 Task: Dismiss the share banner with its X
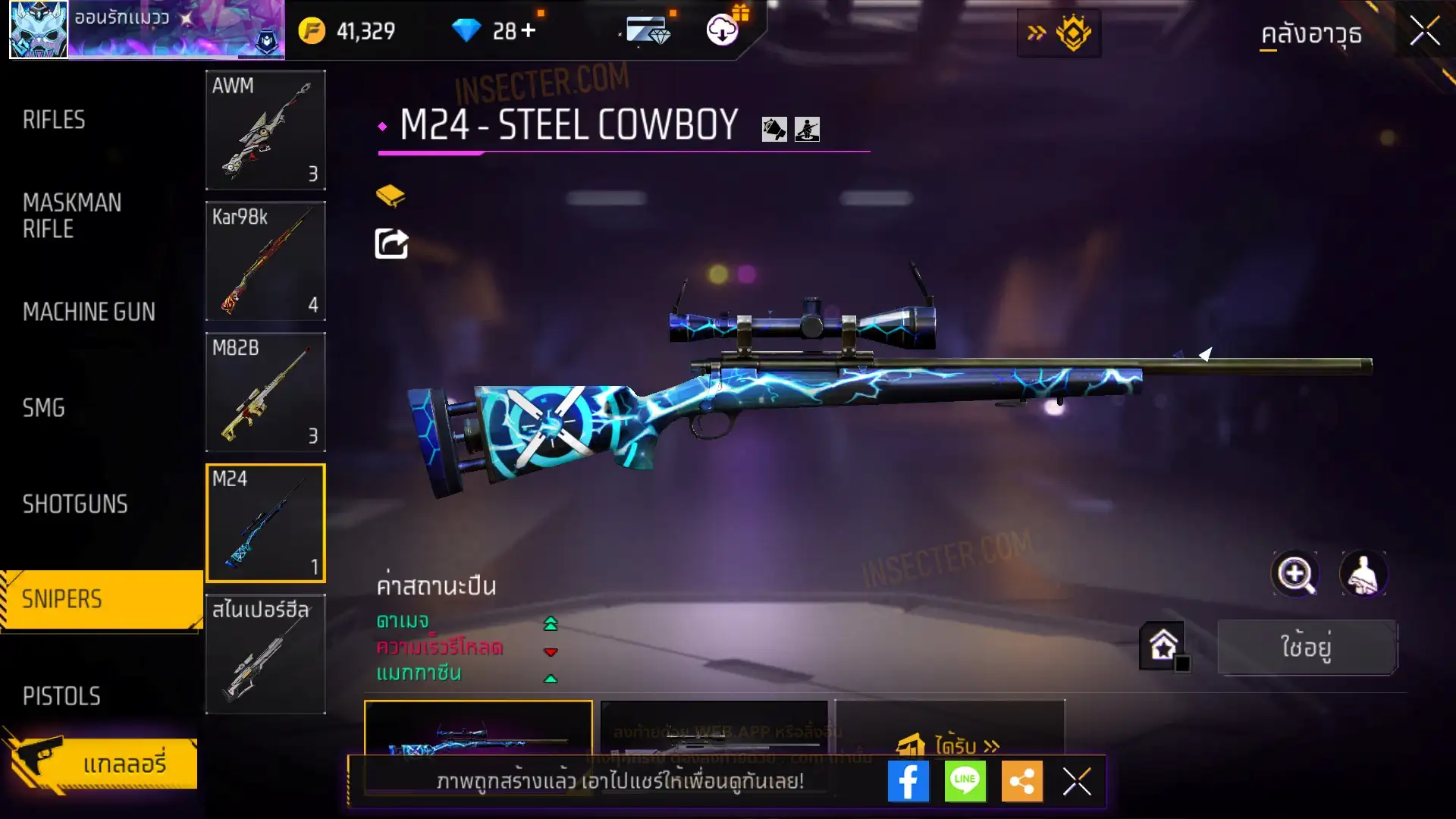pyautogui.click(x=1077, y=782)
